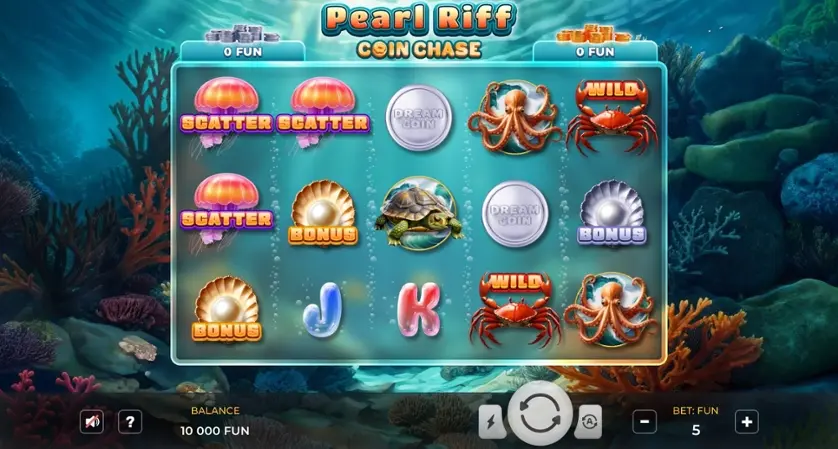Toggle the sound speaker button

[92, 421]
